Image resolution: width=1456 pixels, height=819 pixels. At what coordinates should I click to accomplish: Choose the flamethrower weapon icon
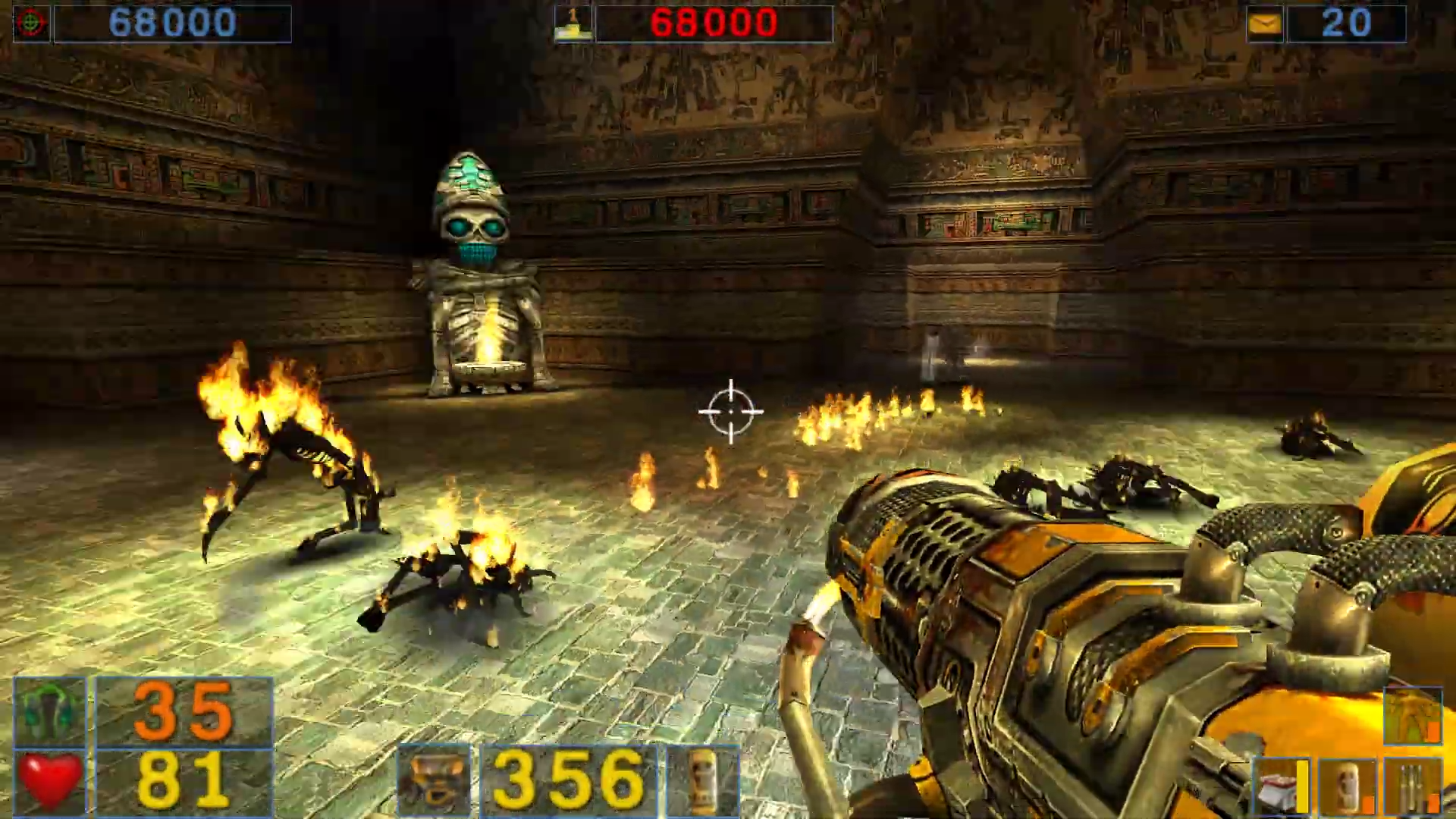(x=434, y=781)
